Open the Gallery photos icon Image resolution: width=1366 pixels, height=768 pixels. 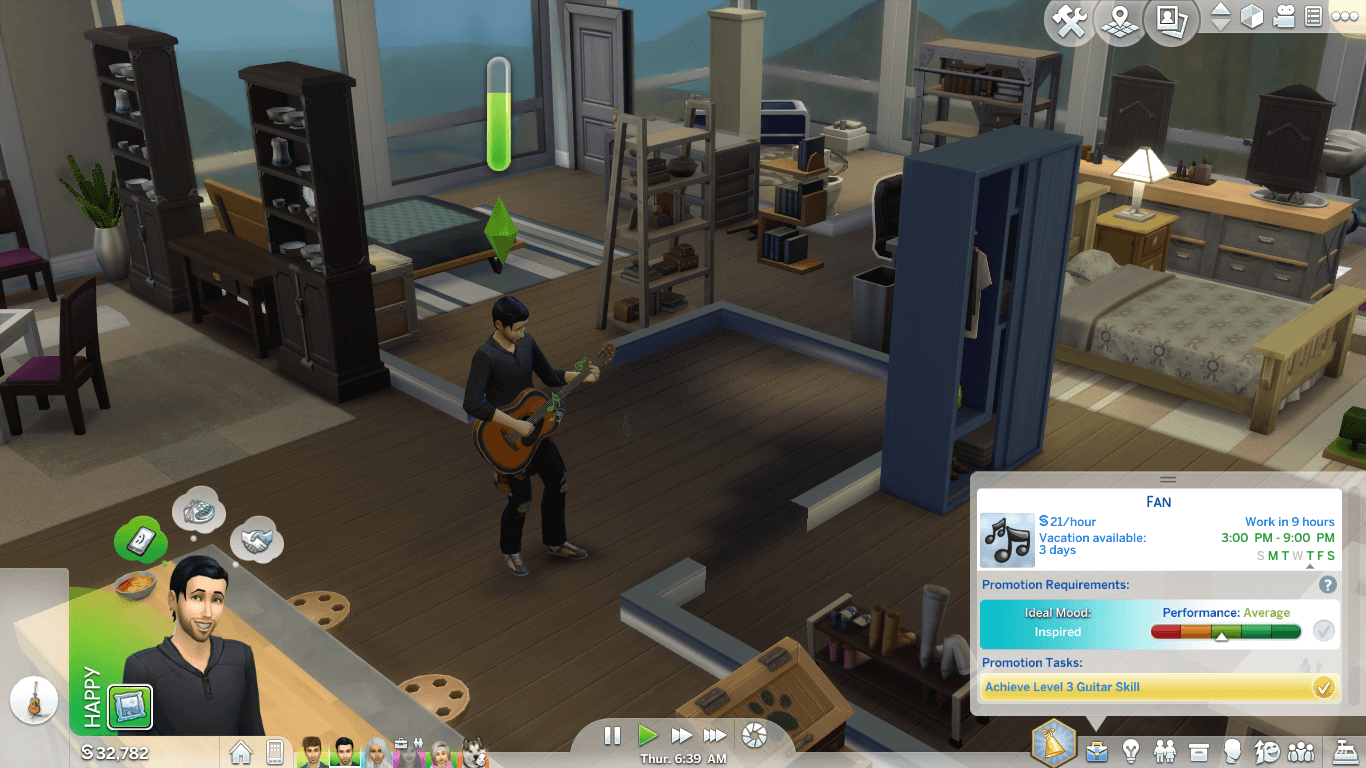[x=1171, y=22]
